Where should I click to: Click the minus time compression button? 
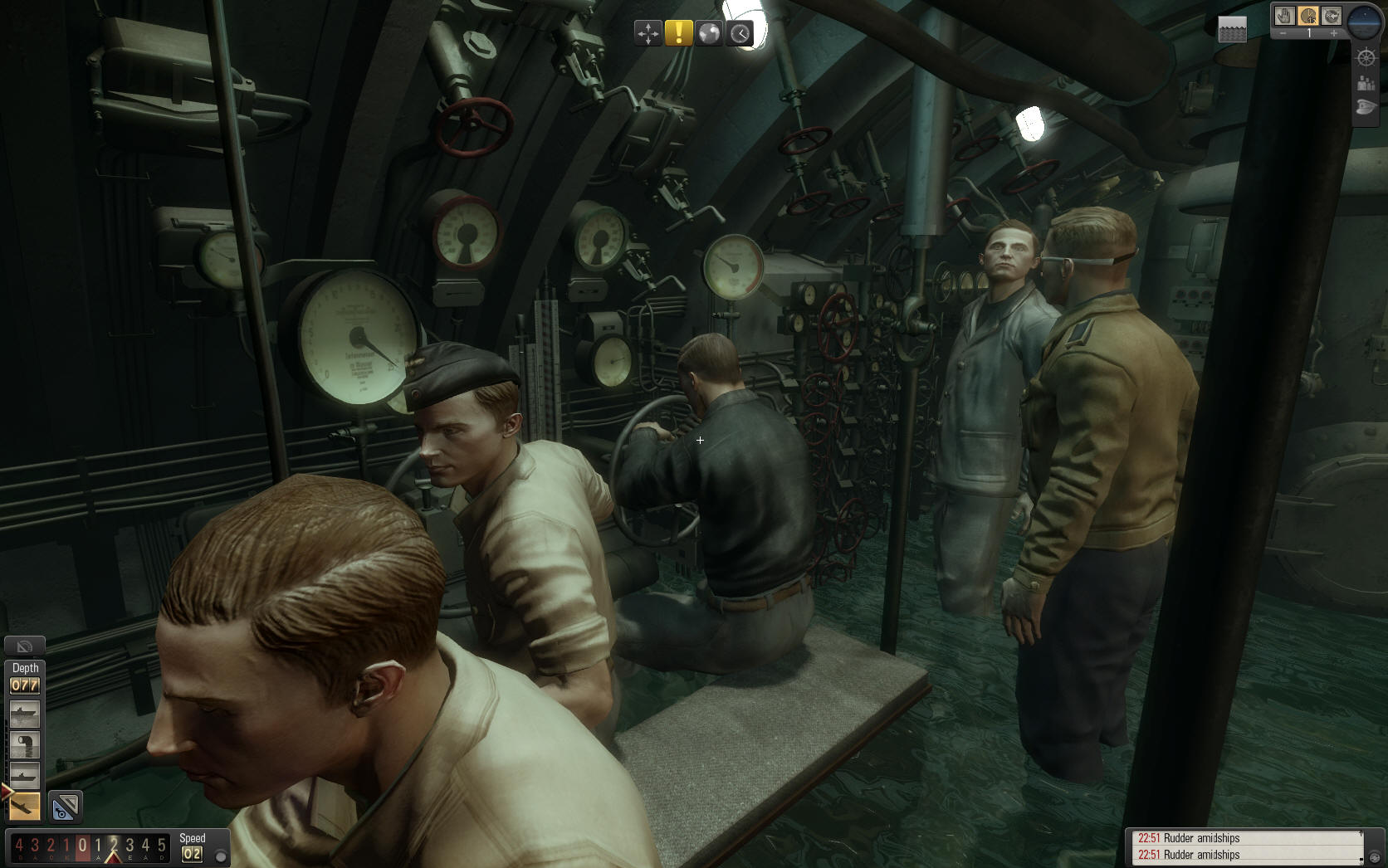[x=1283, y=33]
